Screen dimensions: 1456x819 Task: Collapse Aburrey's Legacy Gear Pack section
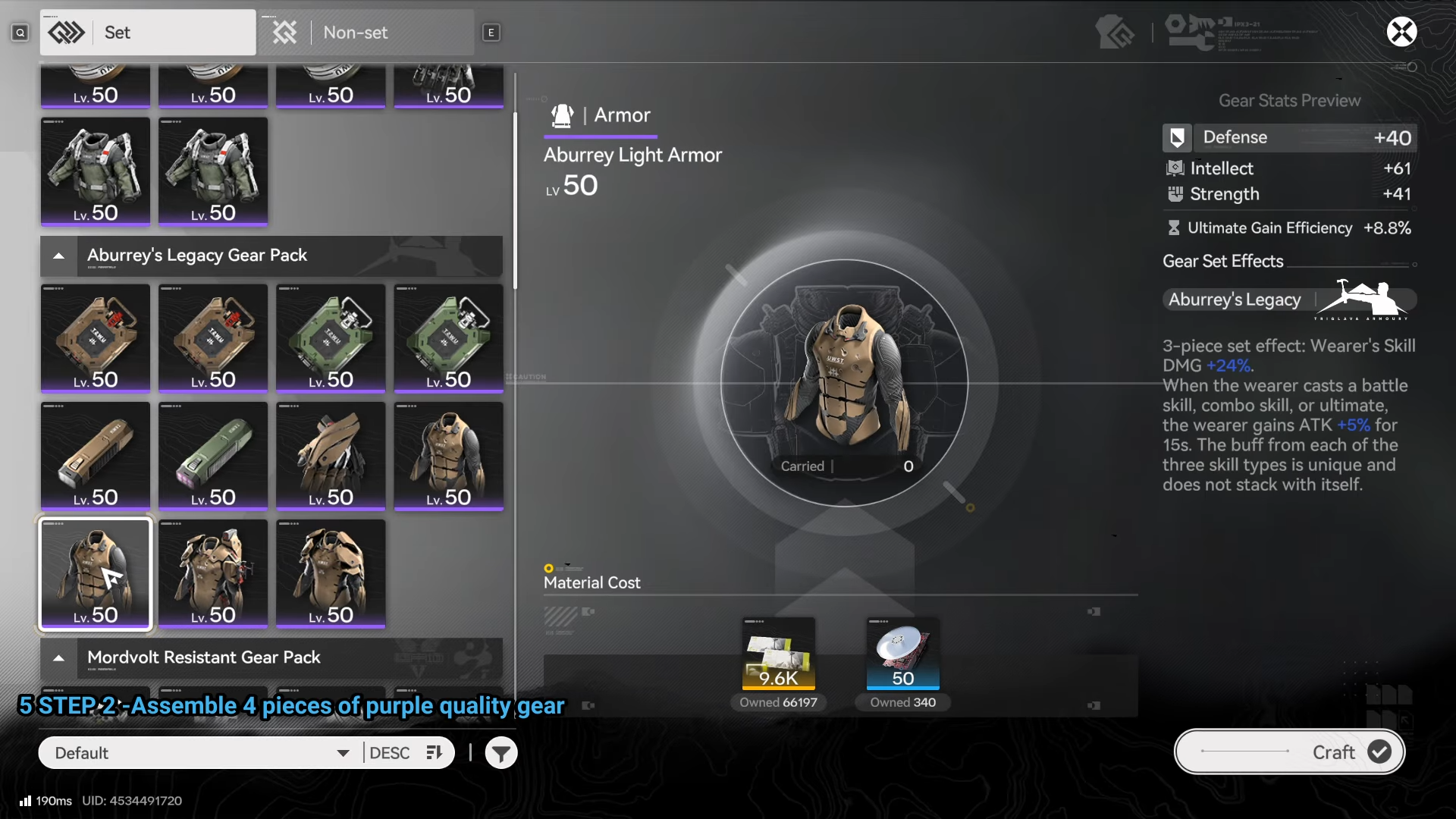click(59, 256)
